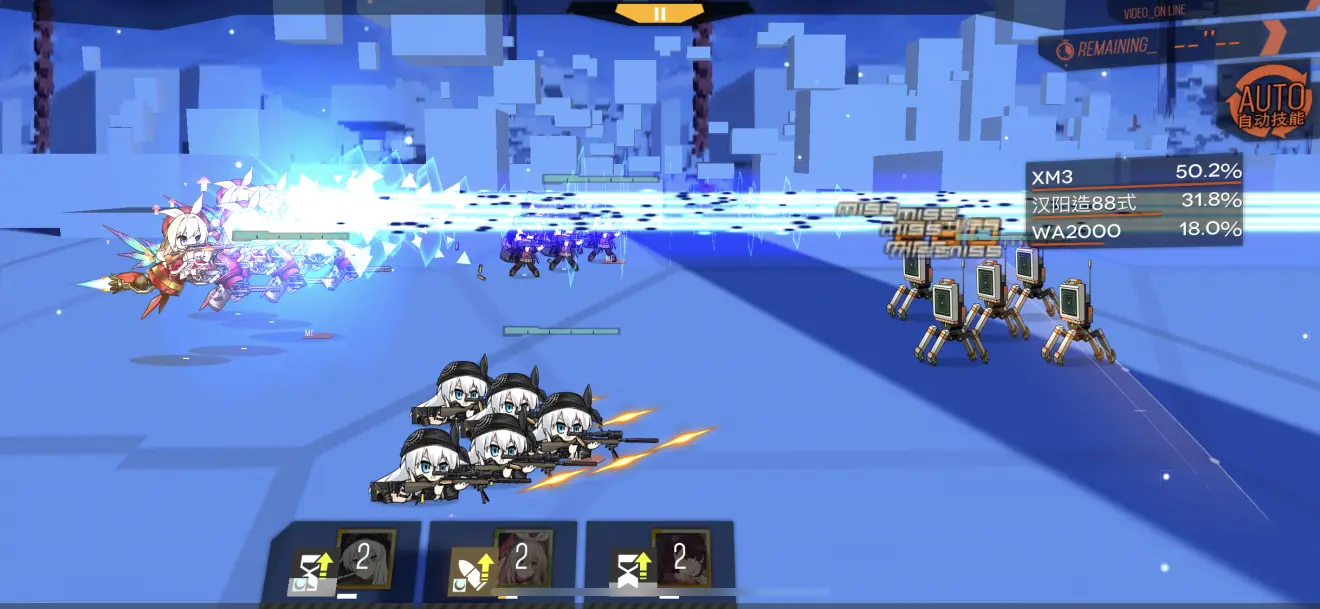This screenshot has height=609, width=1320.
Task: Toggle the AUTO skill button
Action: click(1271, 104)
